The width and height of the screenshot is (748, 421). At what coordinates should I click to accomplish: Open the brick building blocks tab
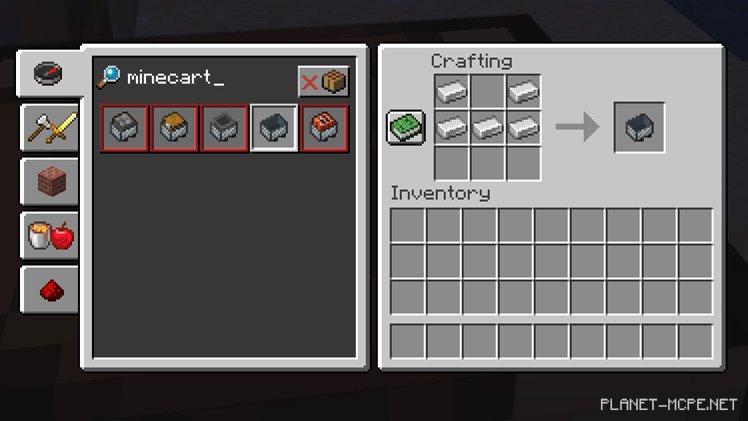click(x=49, y=181)
